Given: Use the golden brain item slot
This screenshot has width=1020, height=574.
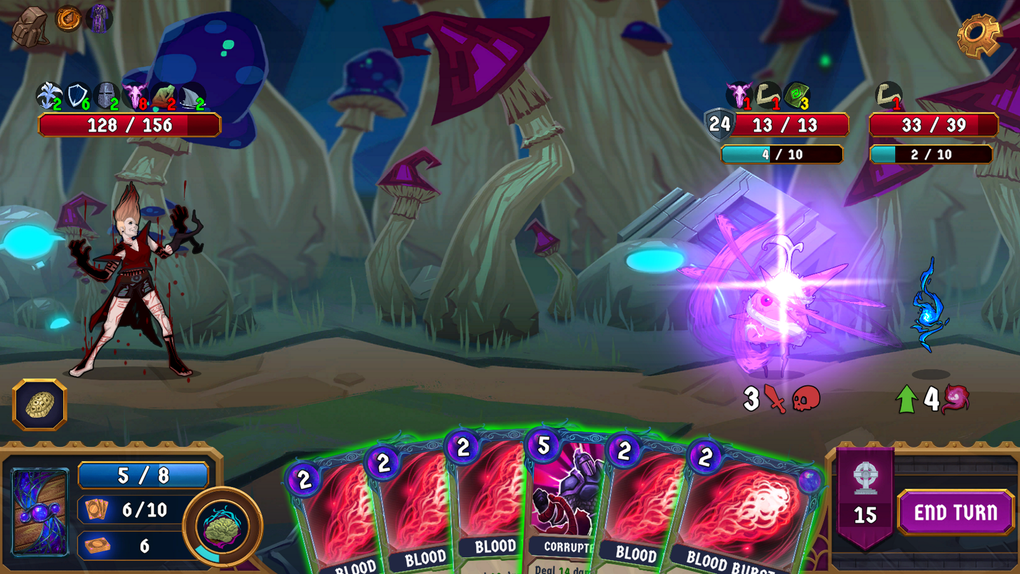Looking at the screenshot, I should [40, 405].
